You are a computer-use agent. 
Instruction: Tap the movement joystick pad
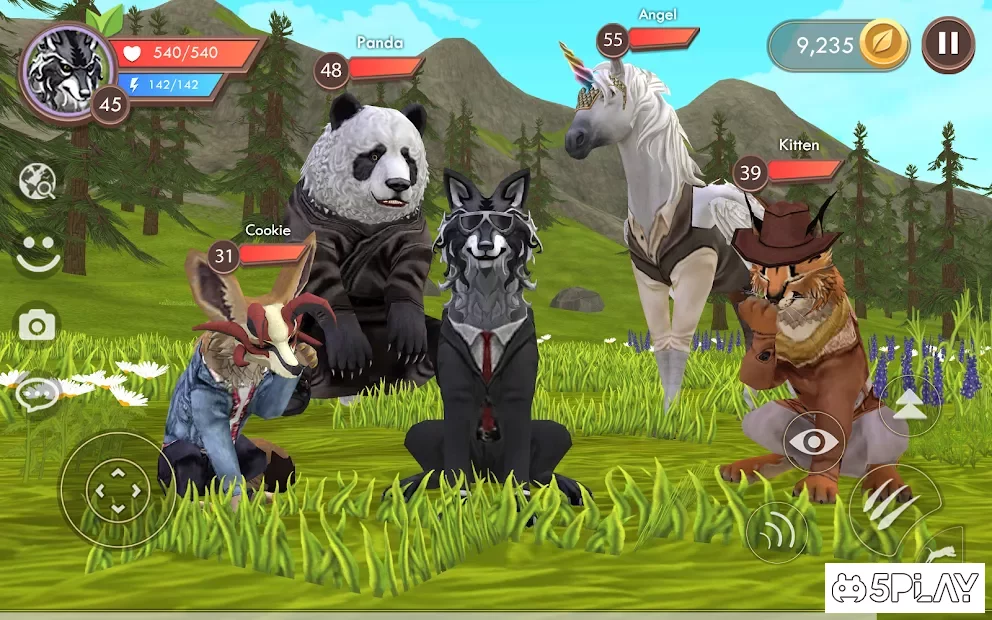coord(117,489)
